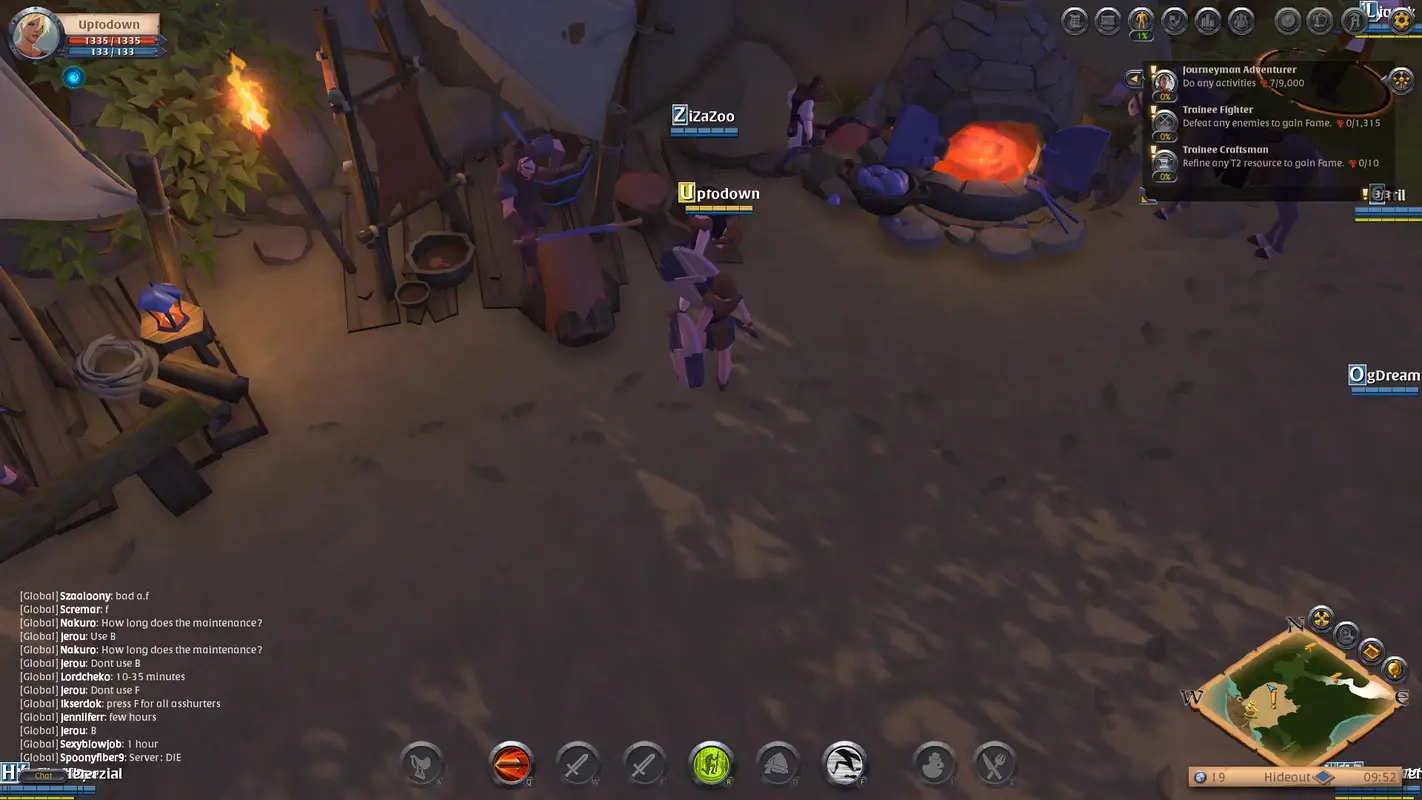Collapse the quest tracker with left arrow
The height and width of the screenshot is (800, 1422).
tap(1136, 78)
